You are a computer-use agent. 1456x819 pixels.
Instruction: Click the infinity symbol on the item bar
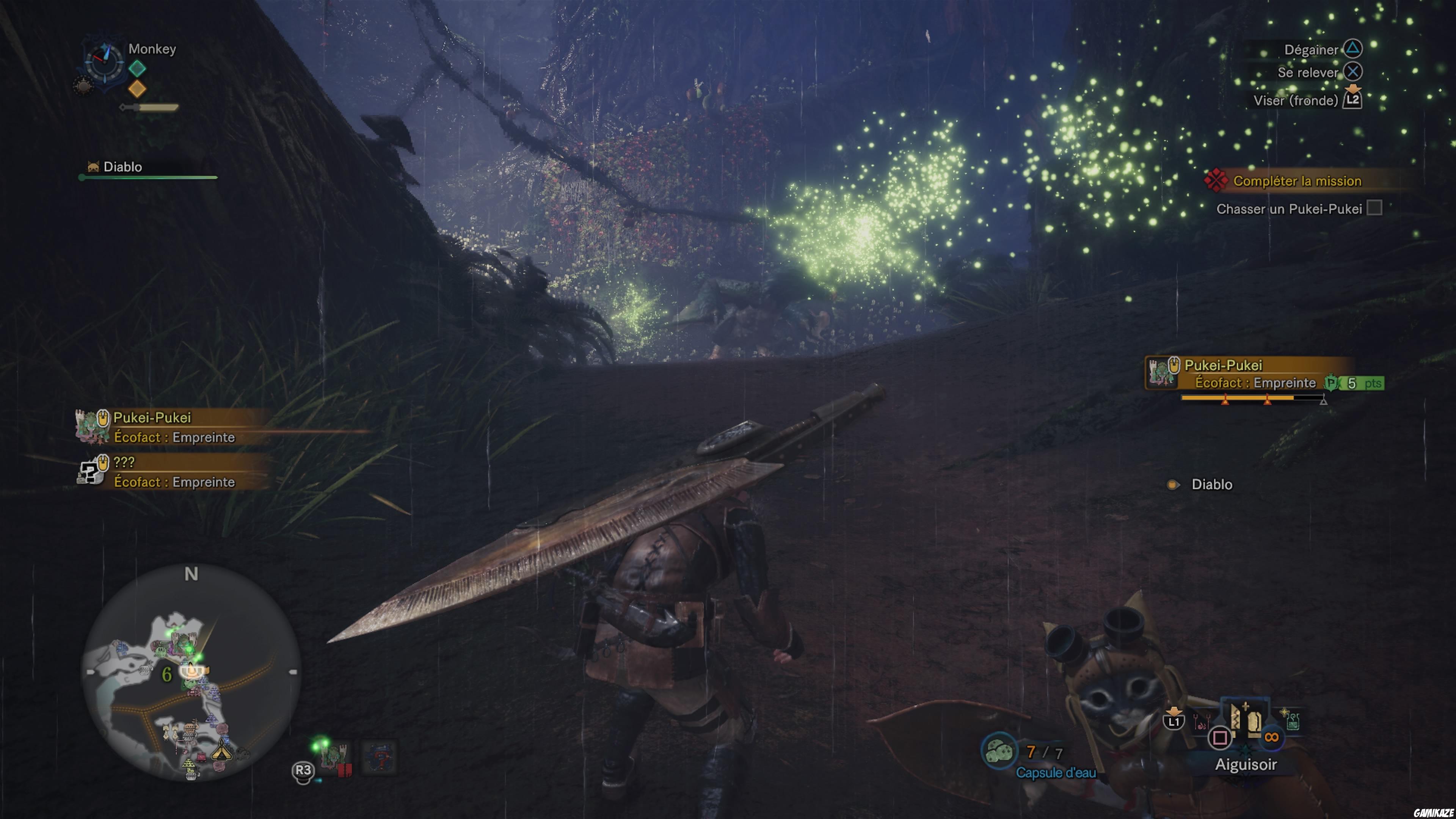(1272, 737)
